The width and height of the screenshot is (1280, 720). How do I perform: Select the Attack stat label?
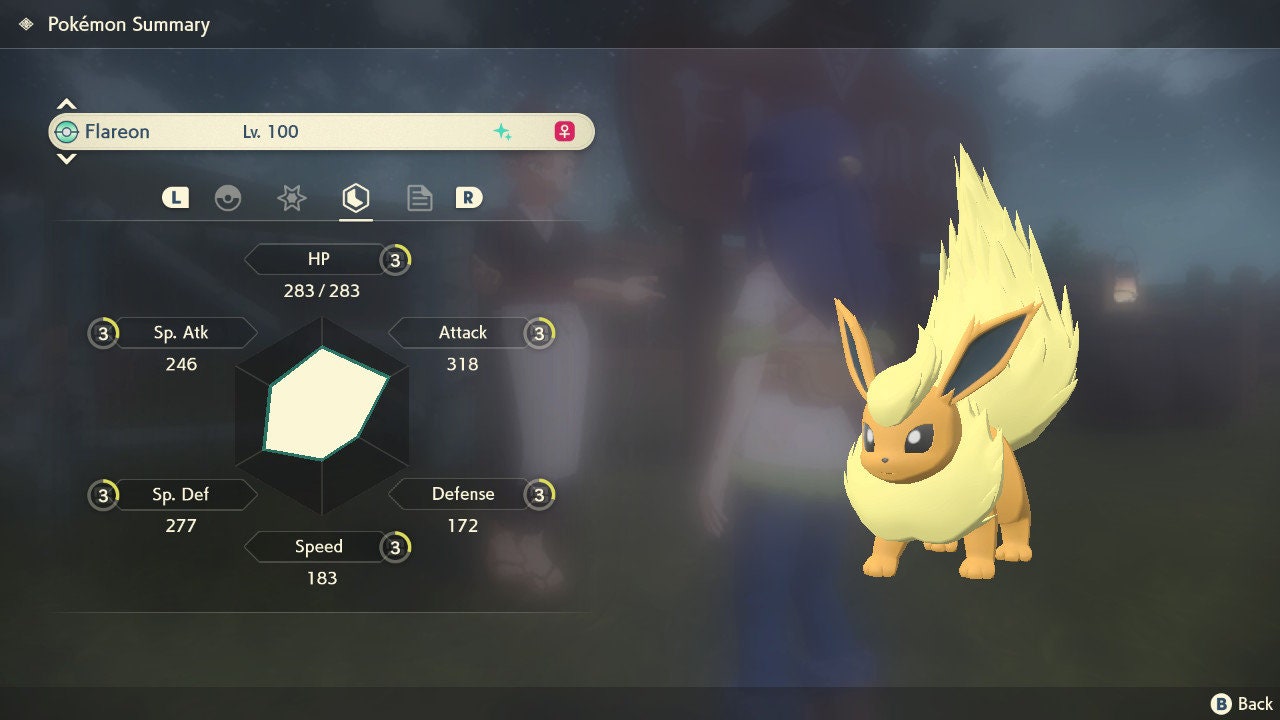462,333
